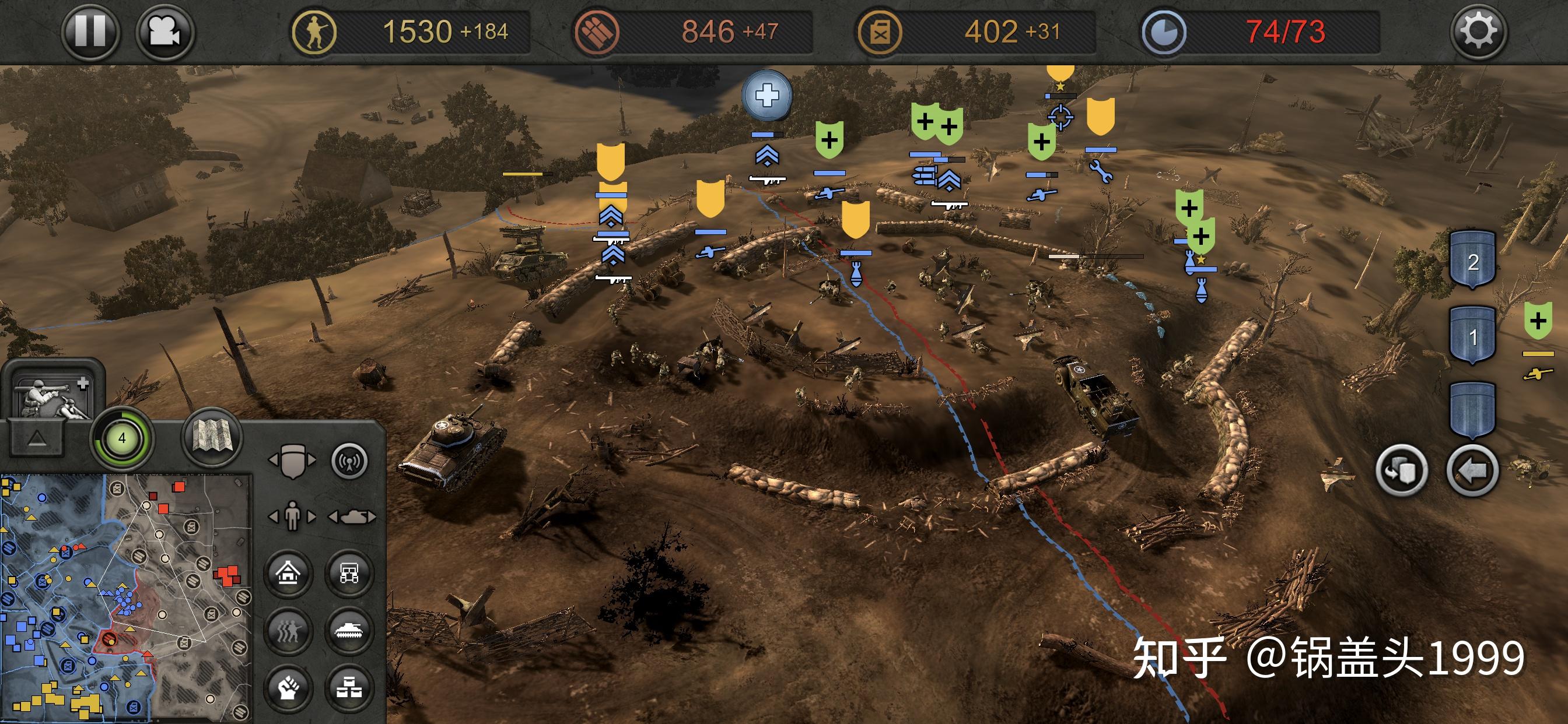Screen dimensions: 1568x724
Task: Open the folded tactical map
Action: 212,435
